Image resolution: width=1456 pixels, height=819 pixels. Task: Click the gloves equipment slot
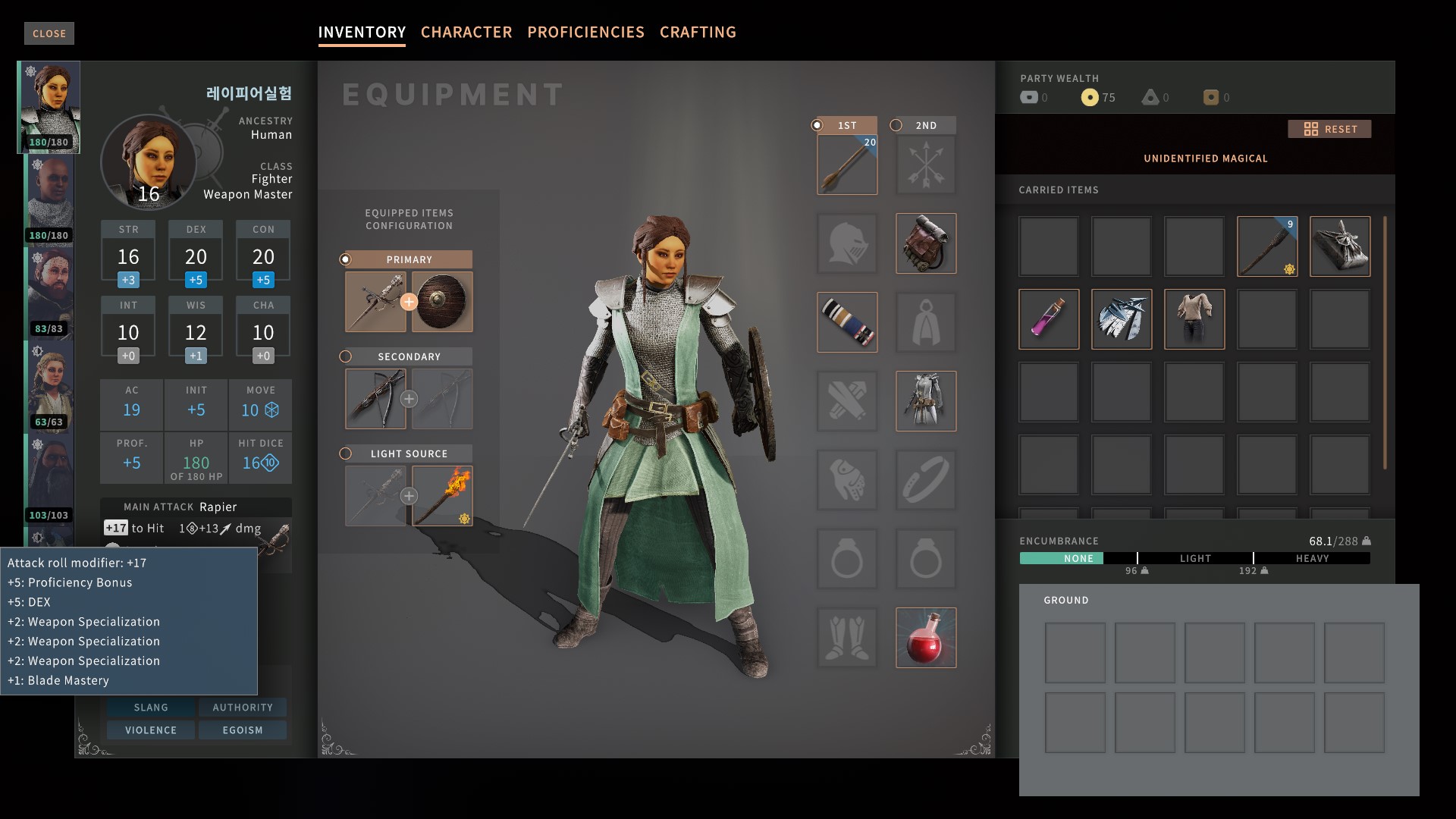click(x=846, y=480)
